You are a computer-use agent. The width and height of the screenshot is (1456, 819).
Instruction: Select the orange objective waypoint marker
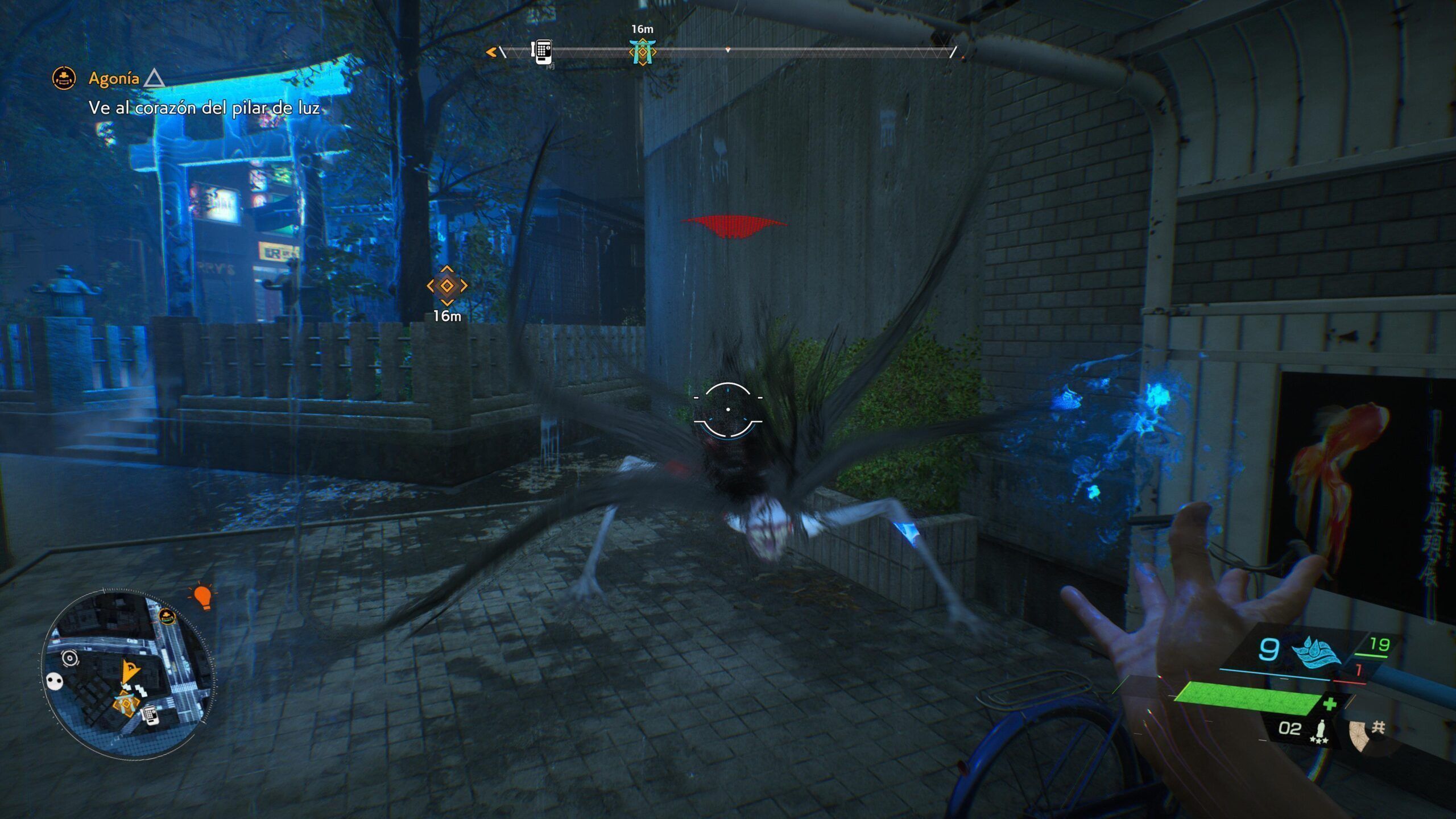pyautogui.click(x=447, y=286)
